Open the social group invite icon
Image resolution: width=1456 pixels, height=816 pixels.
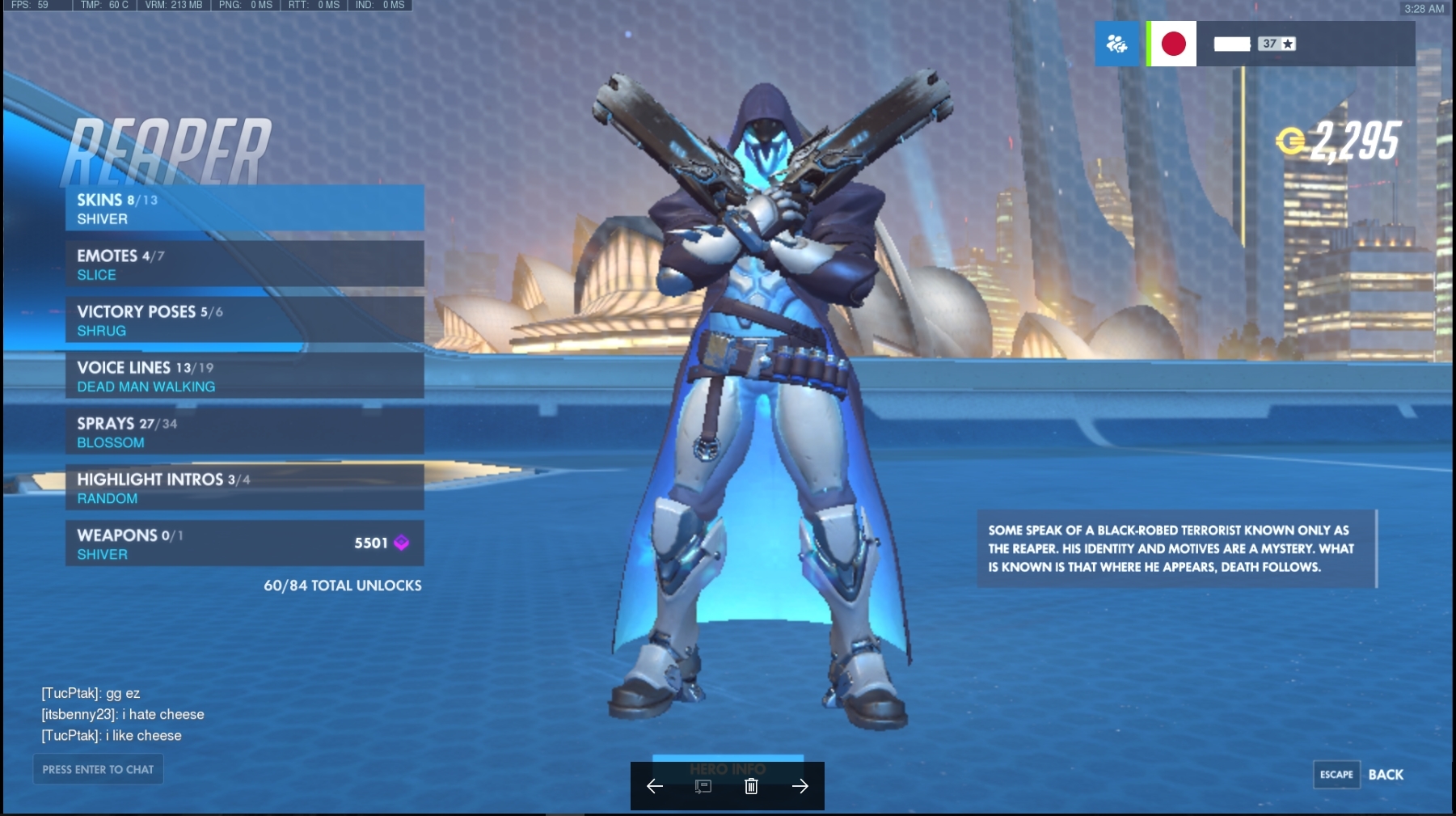[x=1116, y=44]
